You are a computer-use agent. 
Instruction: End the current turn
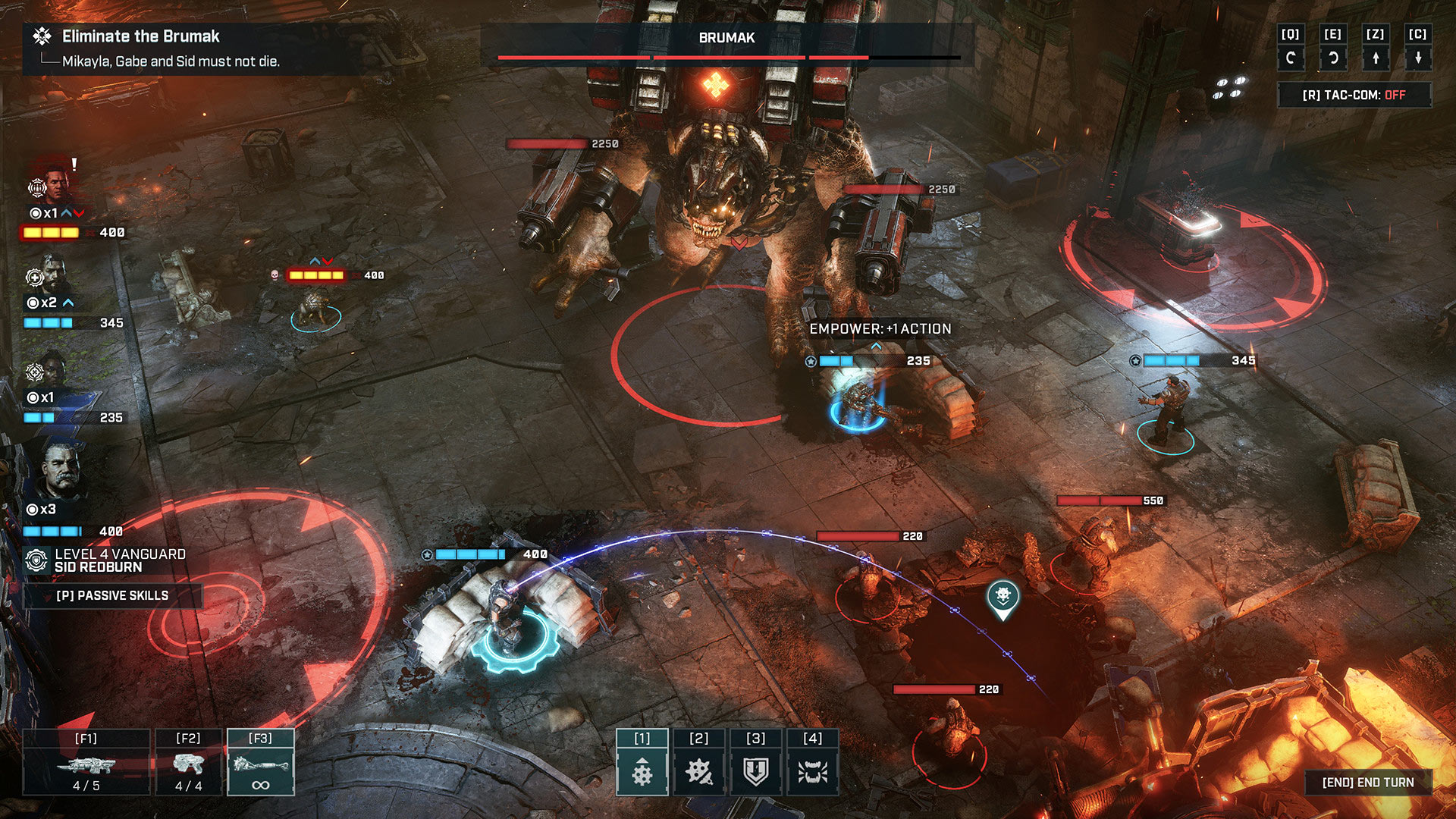pos(1370,782)
